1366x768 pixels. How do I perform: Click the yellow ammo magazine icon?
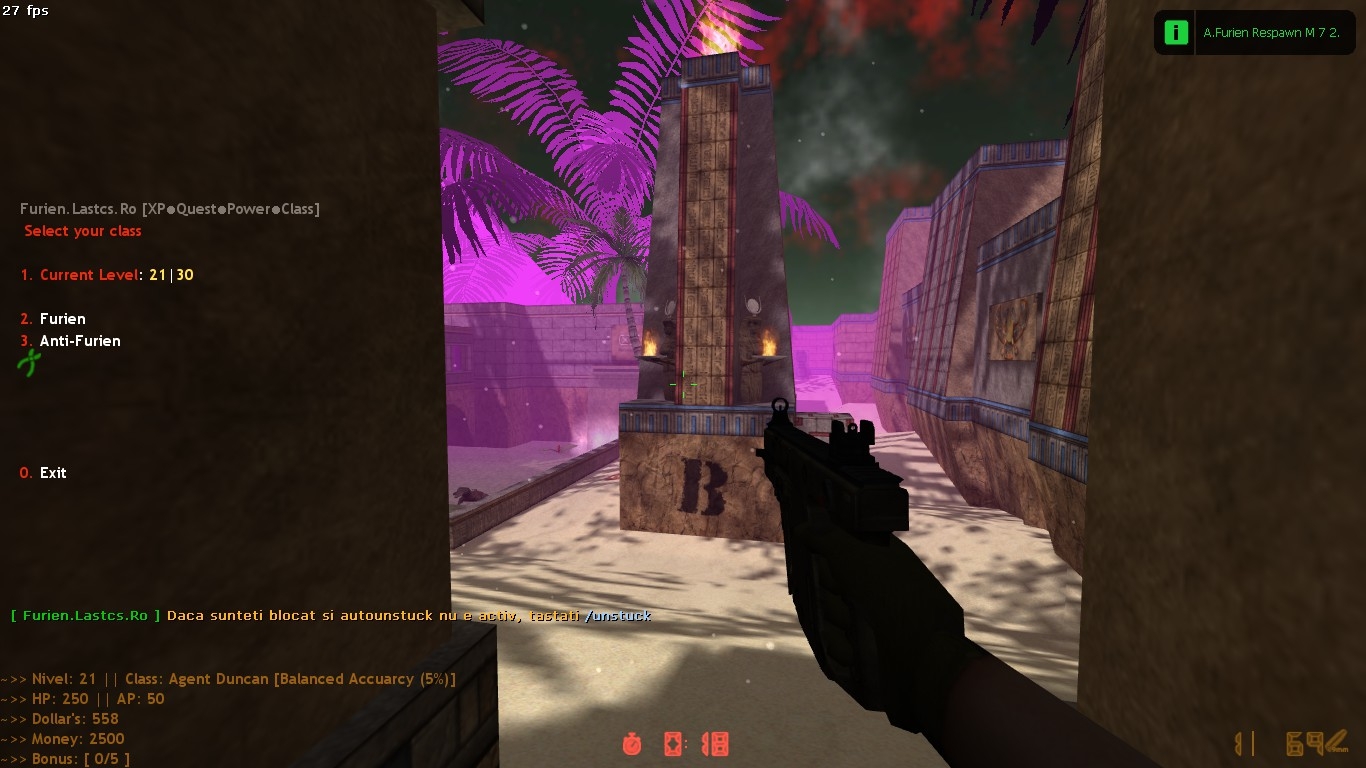point(1240,743)
